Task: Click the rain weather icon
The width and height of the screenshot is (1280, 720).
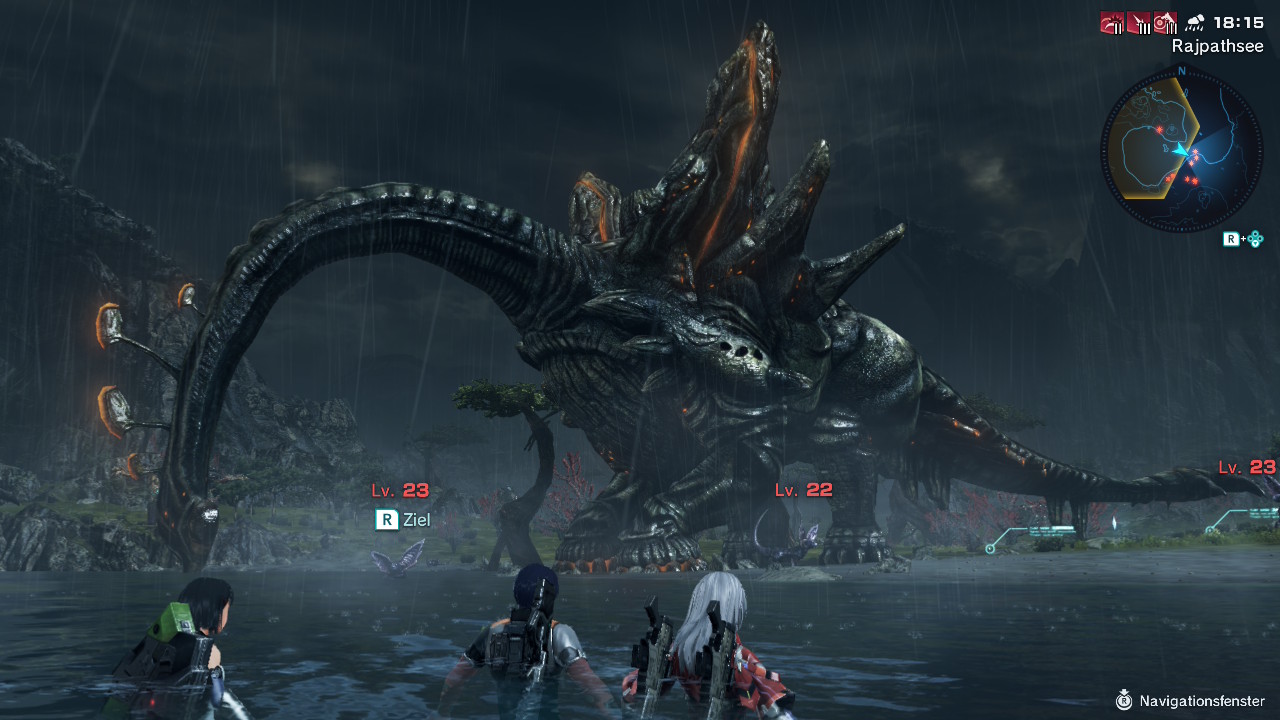Action: point(1194,22)
